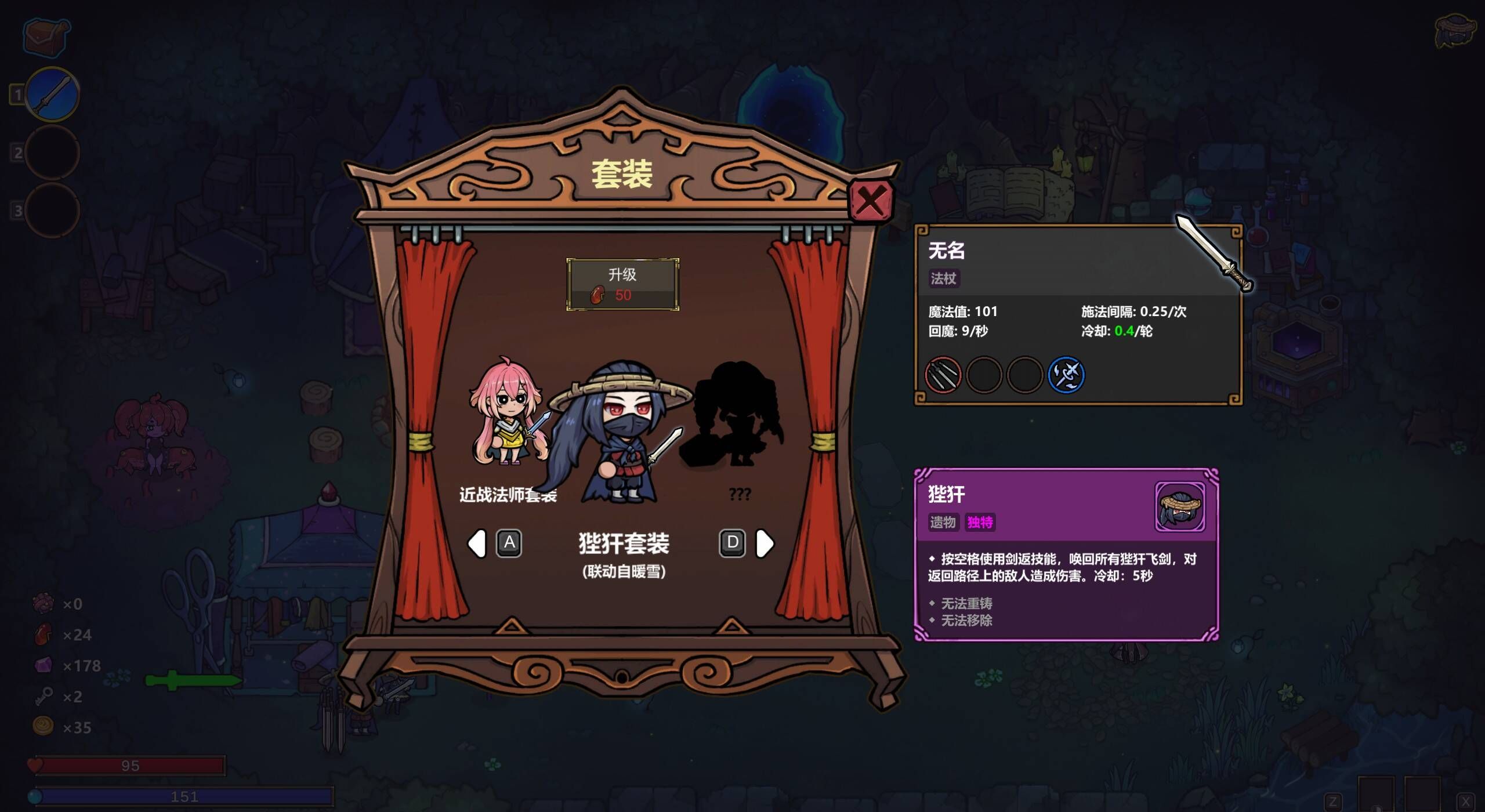
Task: Select the blue sword-return skill icon
Action: [x=1067, y=375]
